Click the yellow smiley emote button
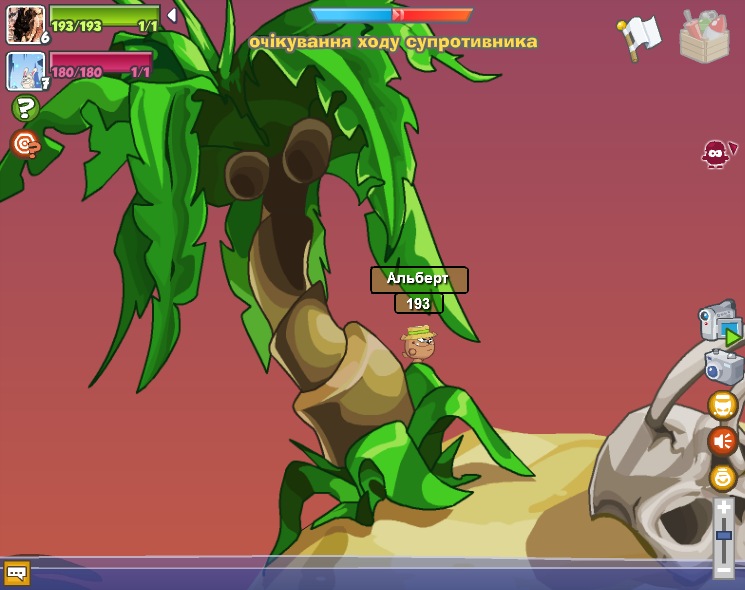The height and width of the screenshot is (590, 745). click(x=722, y=477)
